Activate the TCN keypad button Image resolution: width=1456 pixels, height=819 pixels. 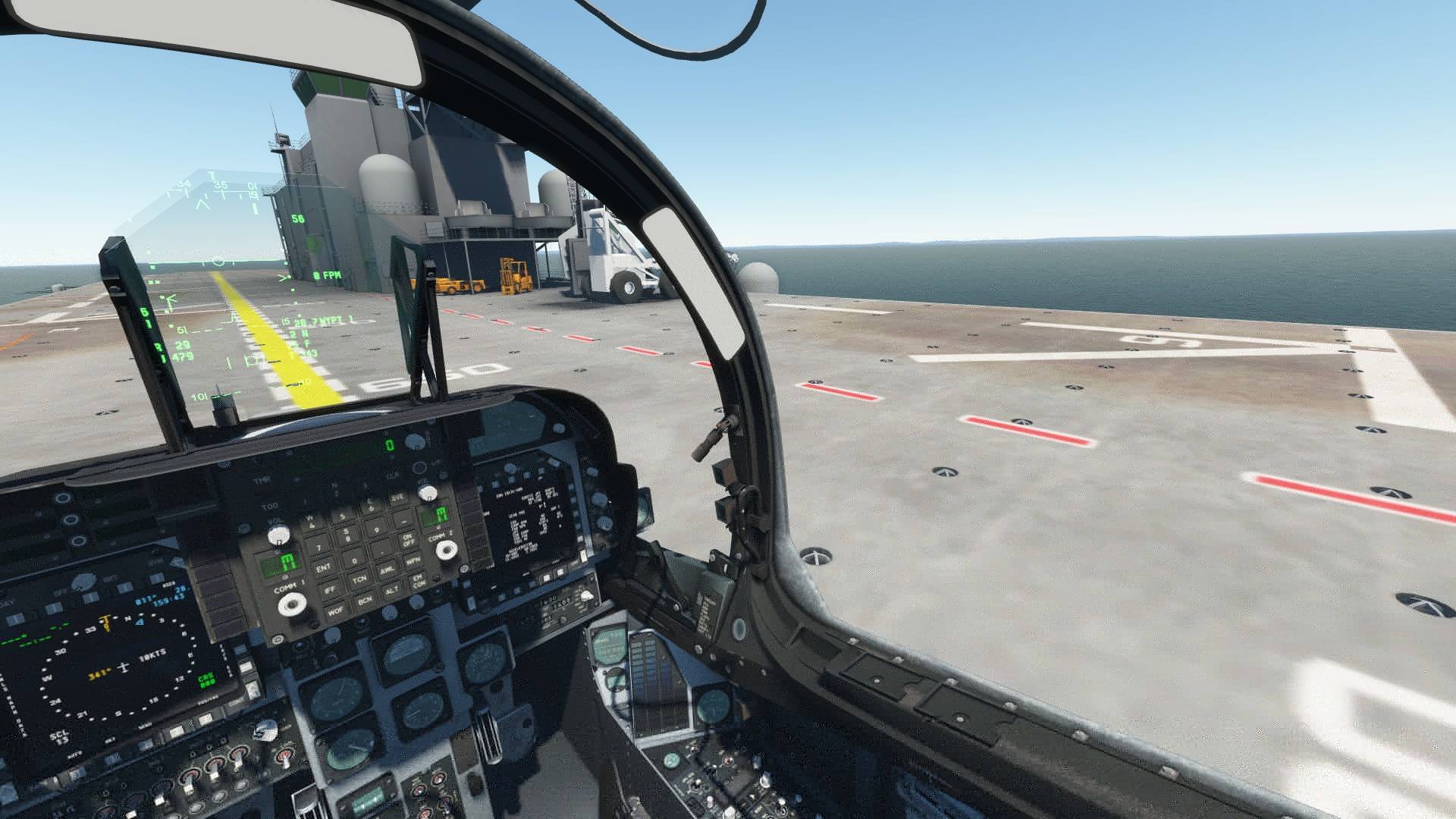point(359,579)
